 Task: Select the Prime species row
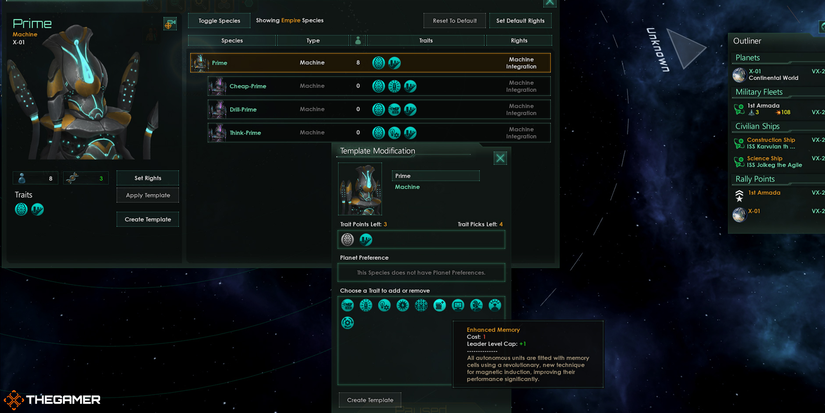coord(370,63)
